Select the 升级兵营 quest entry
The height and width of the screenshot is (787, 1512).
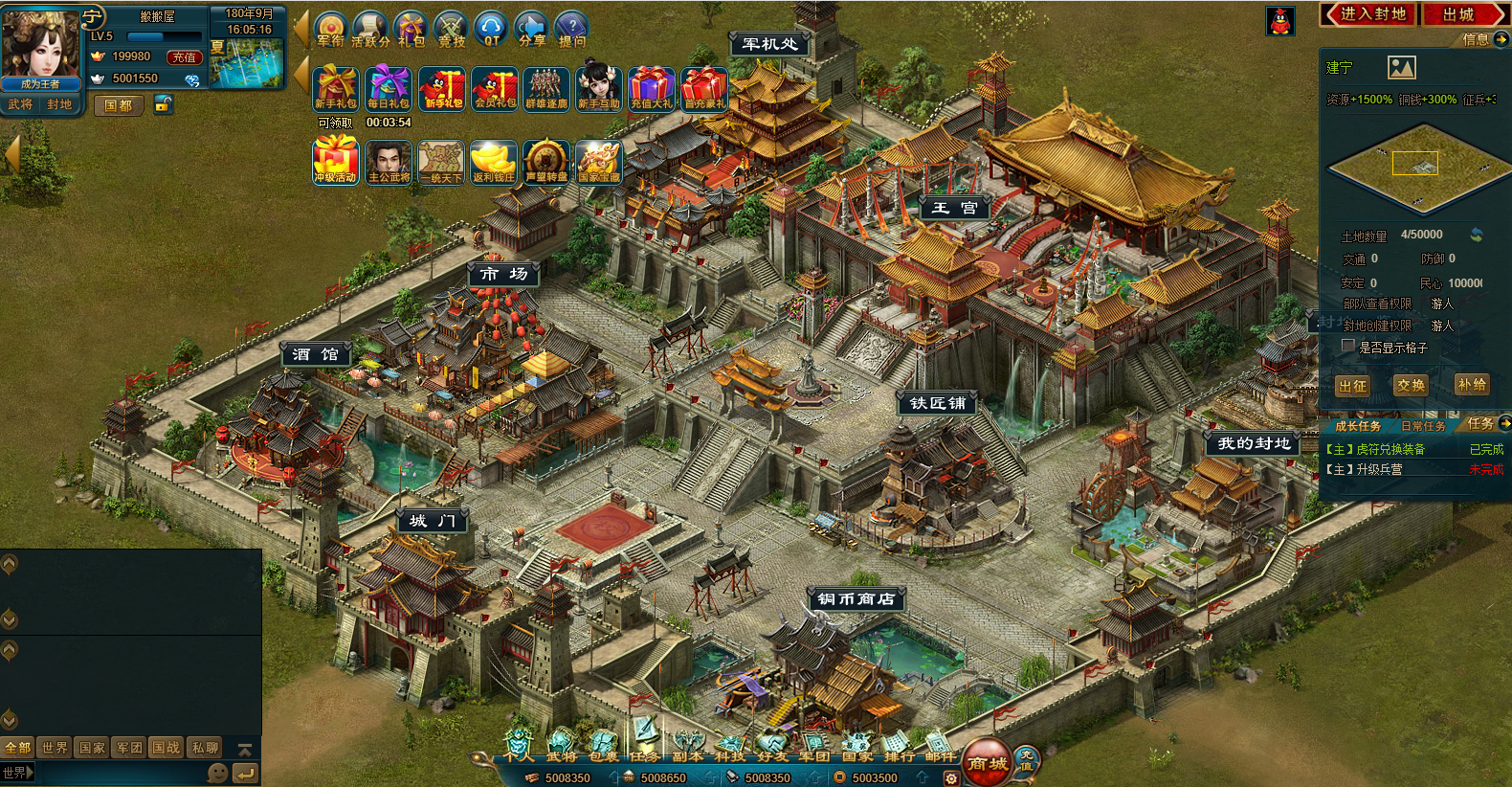1380,469
